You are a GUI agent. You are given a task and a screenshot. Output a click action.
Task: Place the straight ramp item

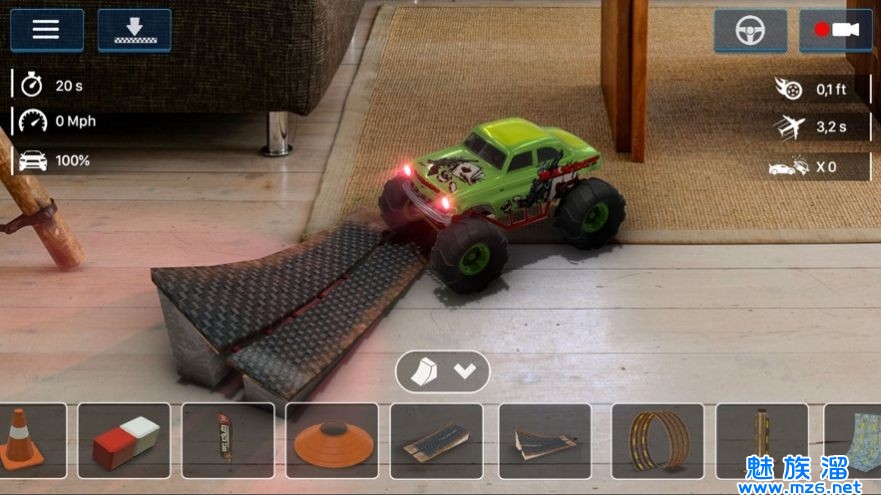[436, 440]
